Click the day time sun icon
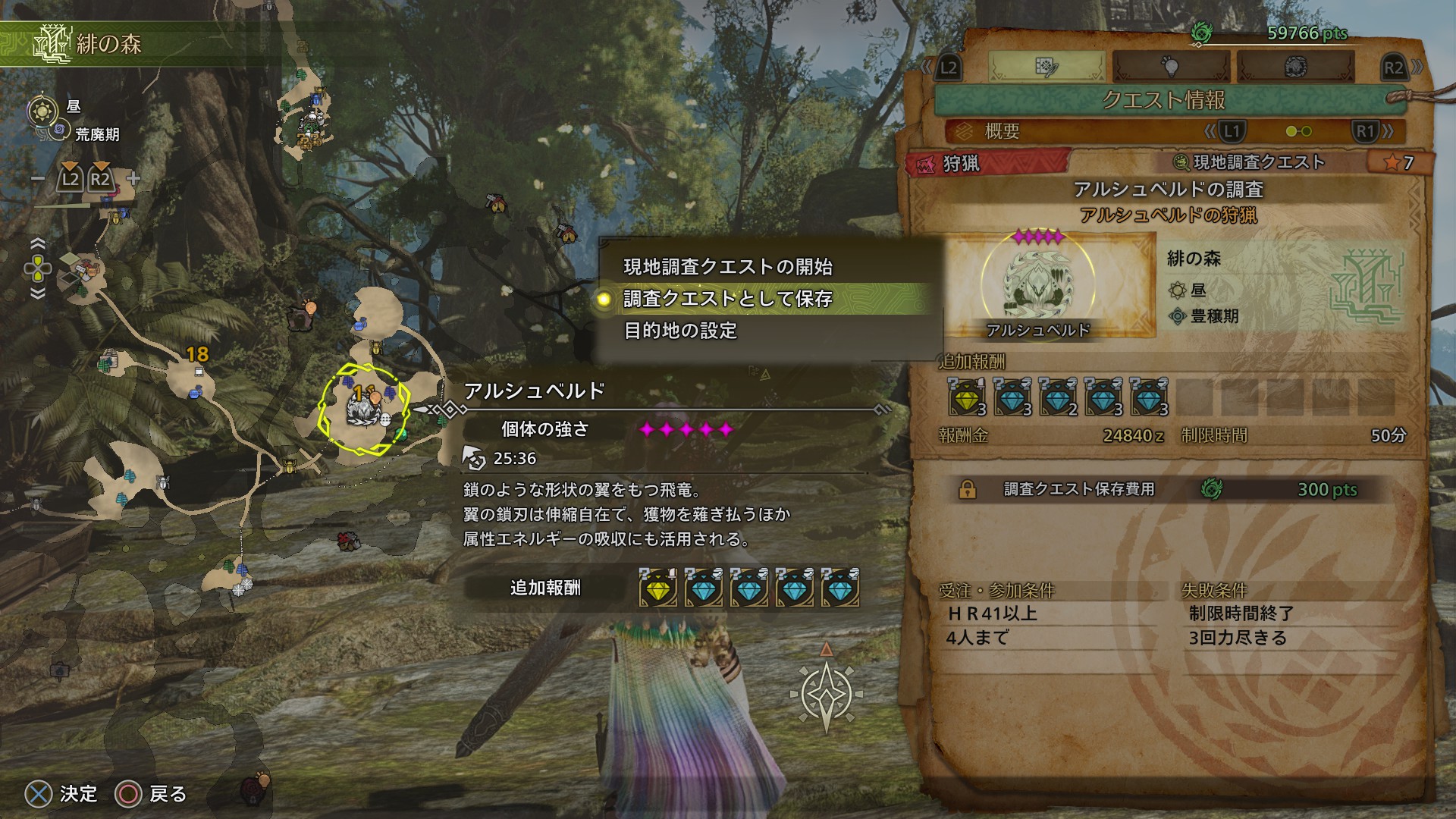The width and height of the screenshot is (1456, 819). (x=42, y=111)
